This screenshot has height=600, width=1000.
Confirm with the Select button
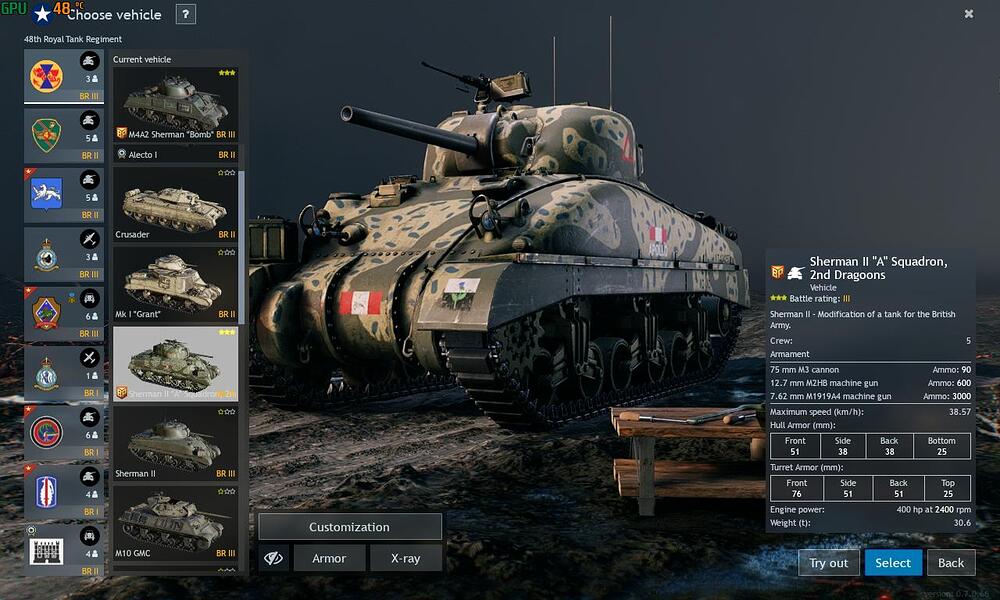pos(893,563)
